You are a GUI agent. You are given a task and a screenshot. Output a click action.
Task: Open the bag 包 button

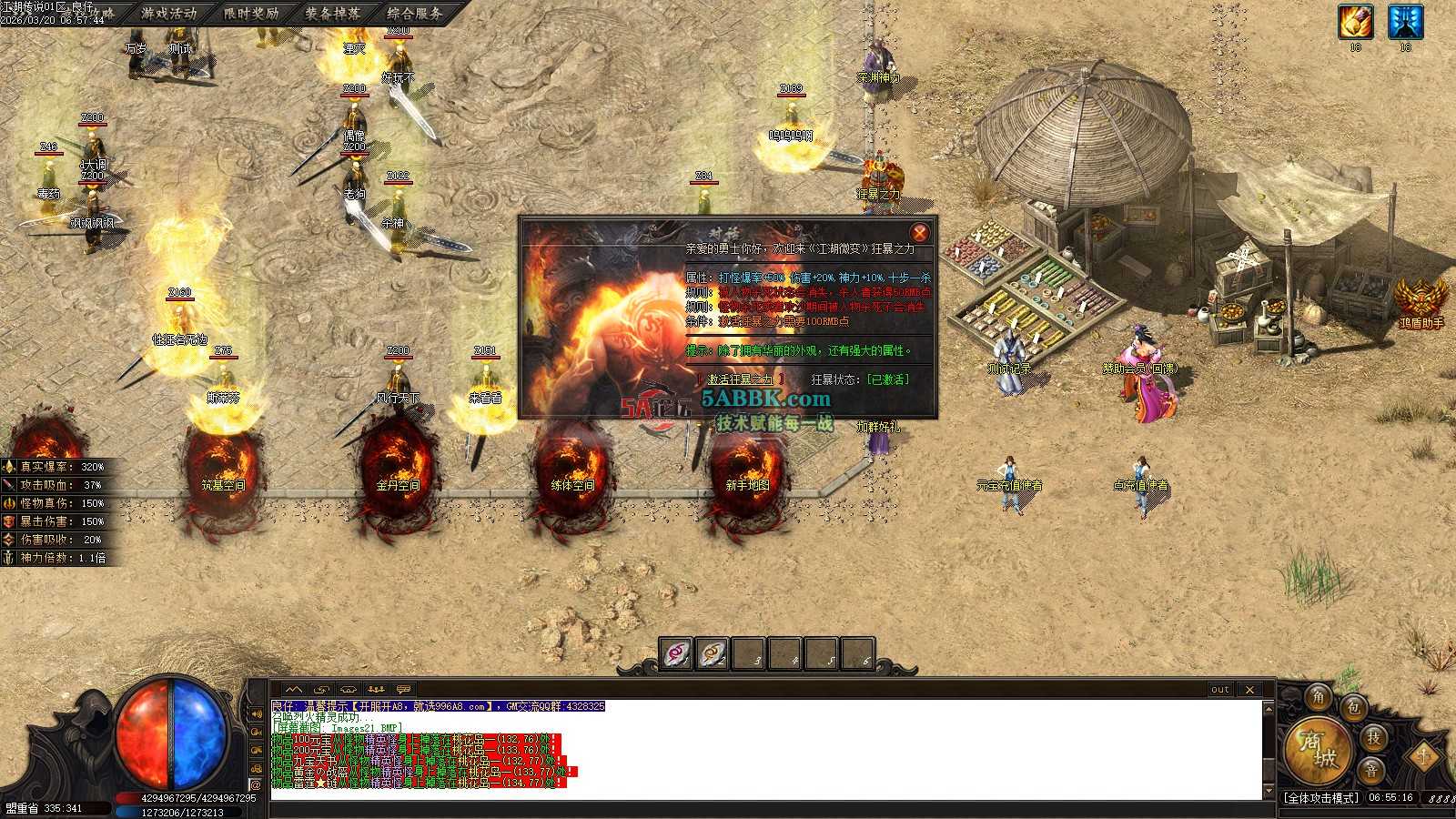tap(1353, 707)
